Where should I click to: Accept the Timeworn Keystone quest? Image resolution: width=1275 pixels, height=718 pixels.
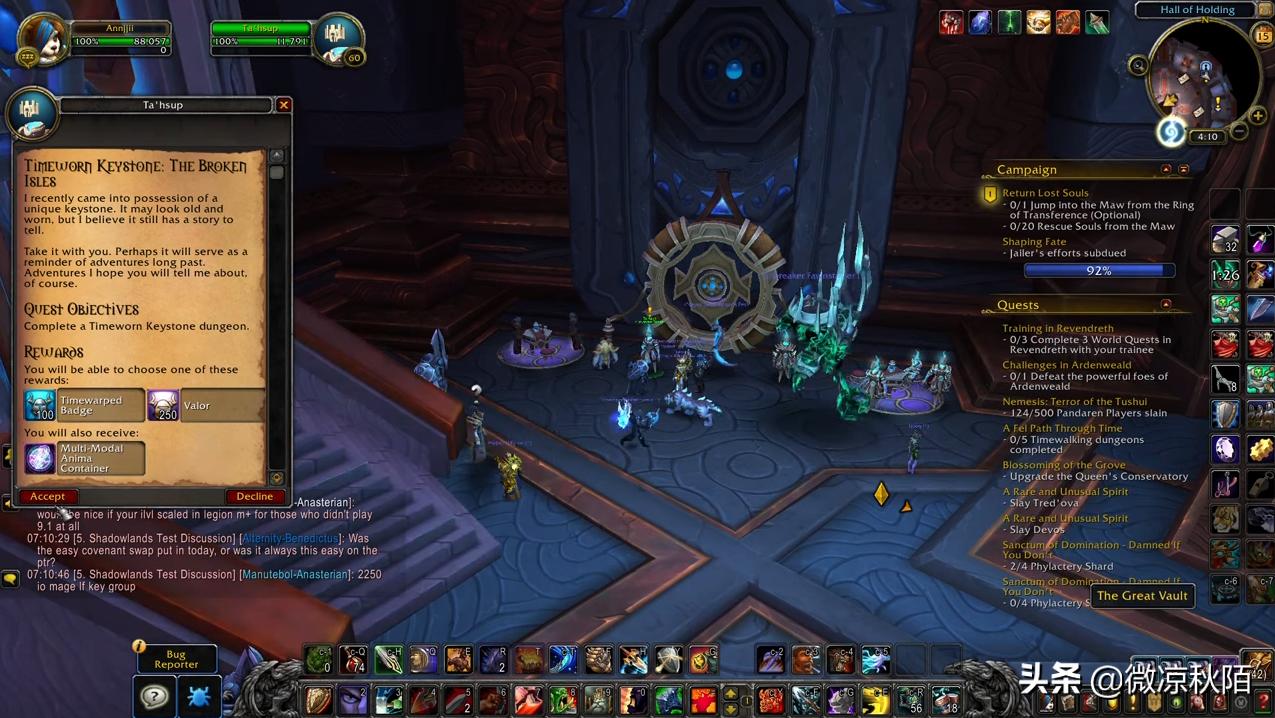click(47, 496)
